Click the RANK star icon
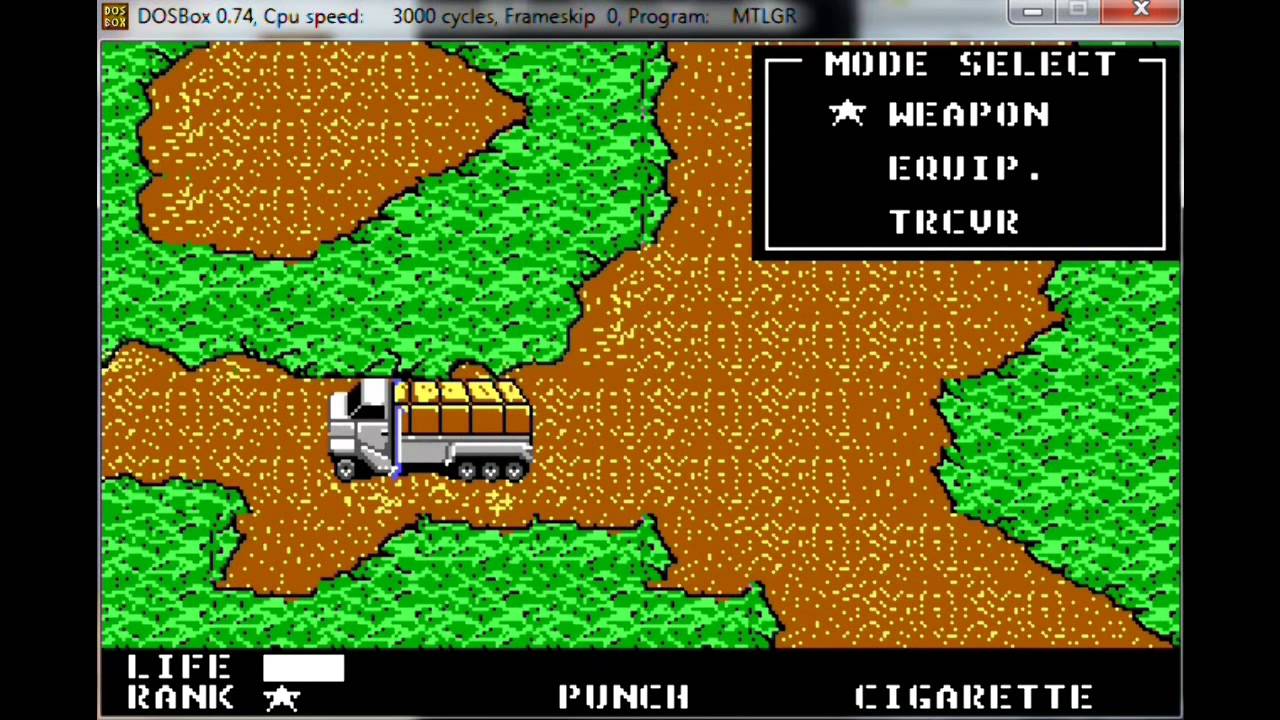Image resolution: width=1280 pixels, height=720 pixels. (283, 697)
